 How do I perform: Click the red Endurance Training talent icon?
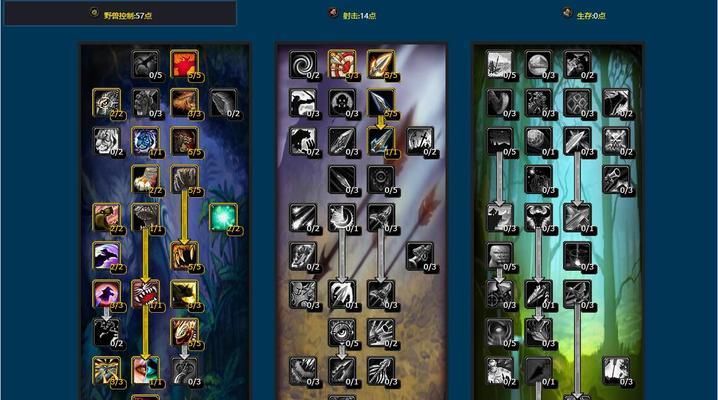(x=183, y=63)
